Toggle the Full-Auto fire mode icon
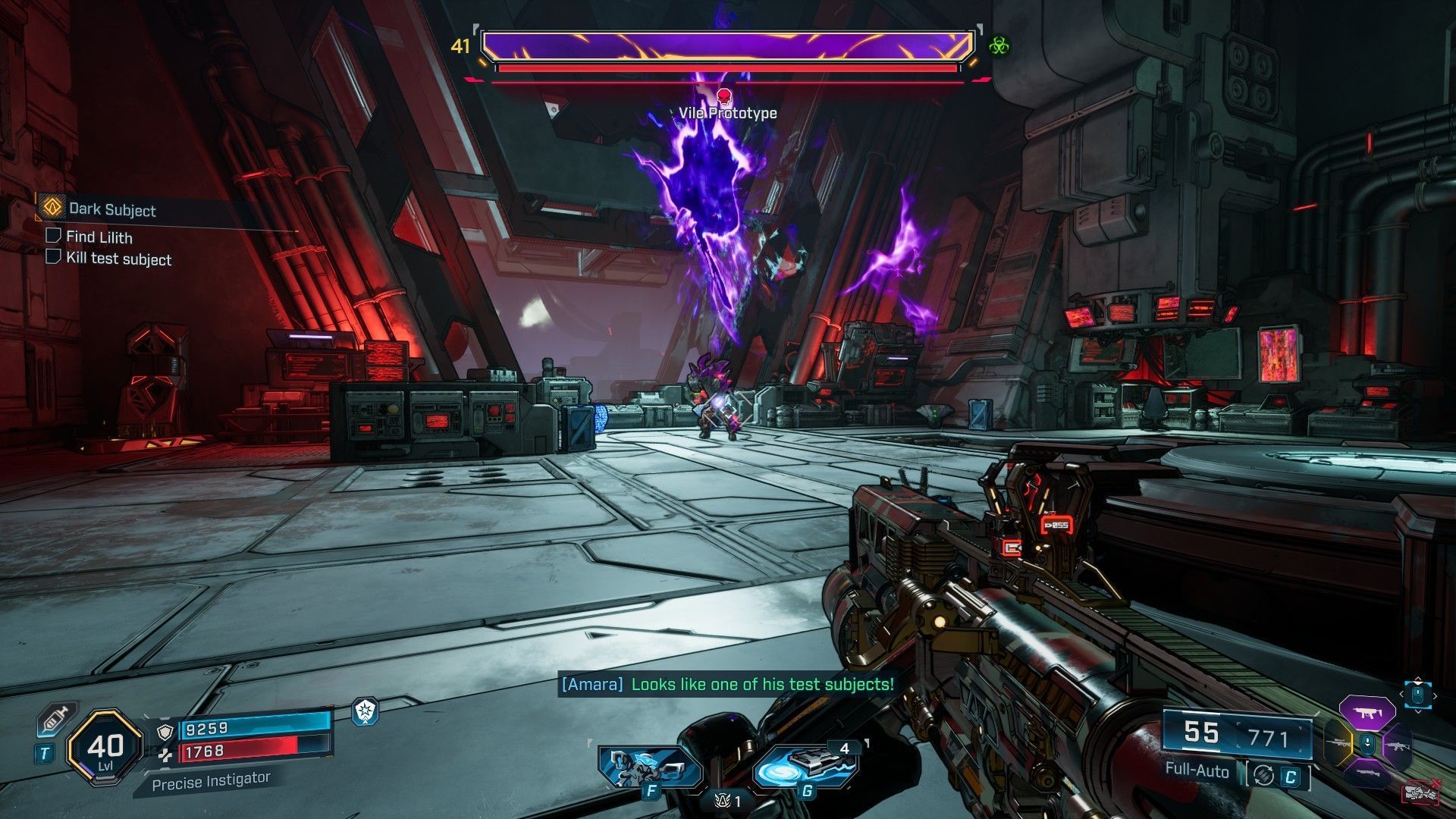Screen dimensions: 1456x819 pyautogui.click(x=1263, y=775)
